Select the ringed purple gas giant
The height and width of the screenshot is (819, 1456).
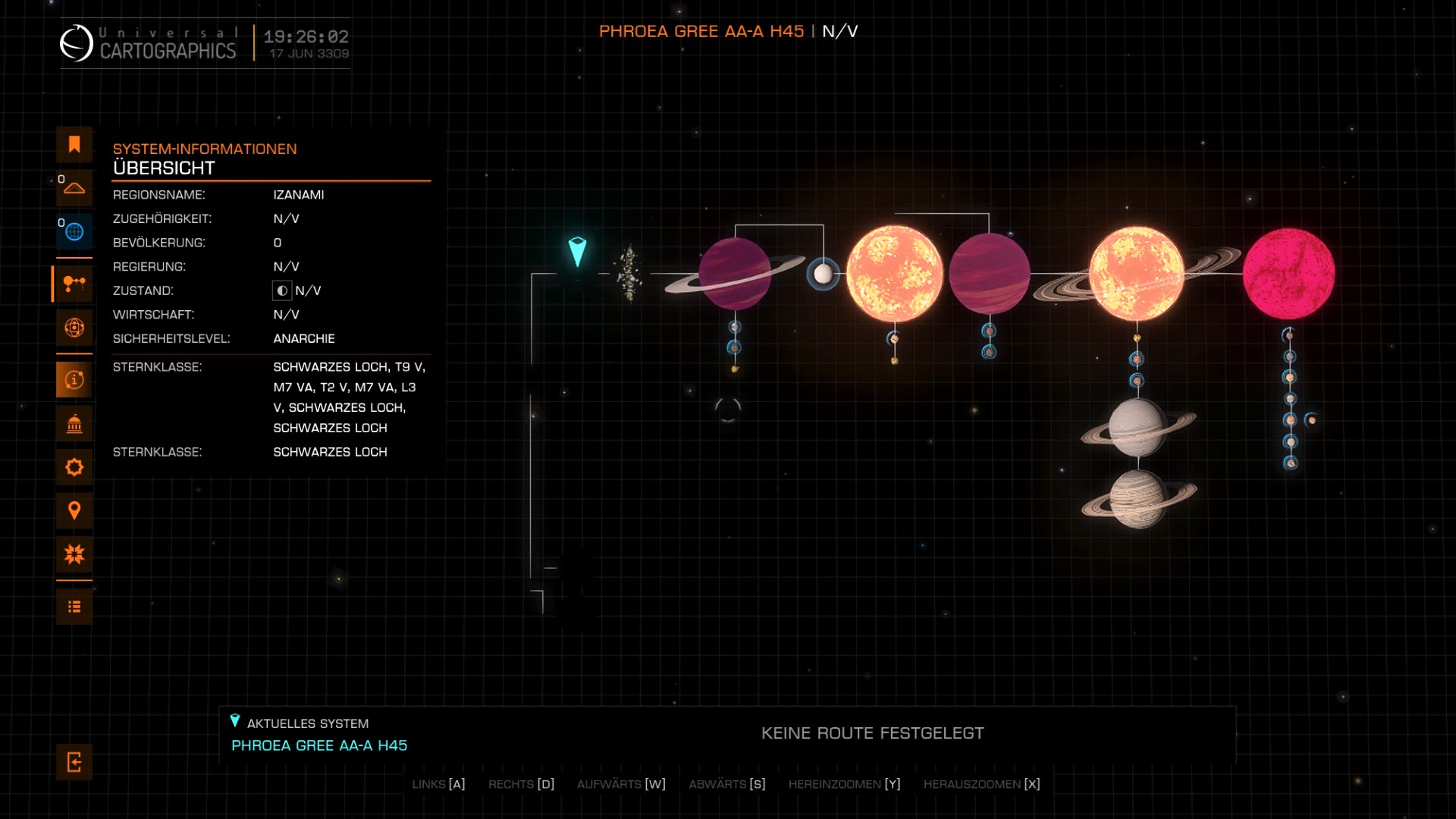click(734, 274)
